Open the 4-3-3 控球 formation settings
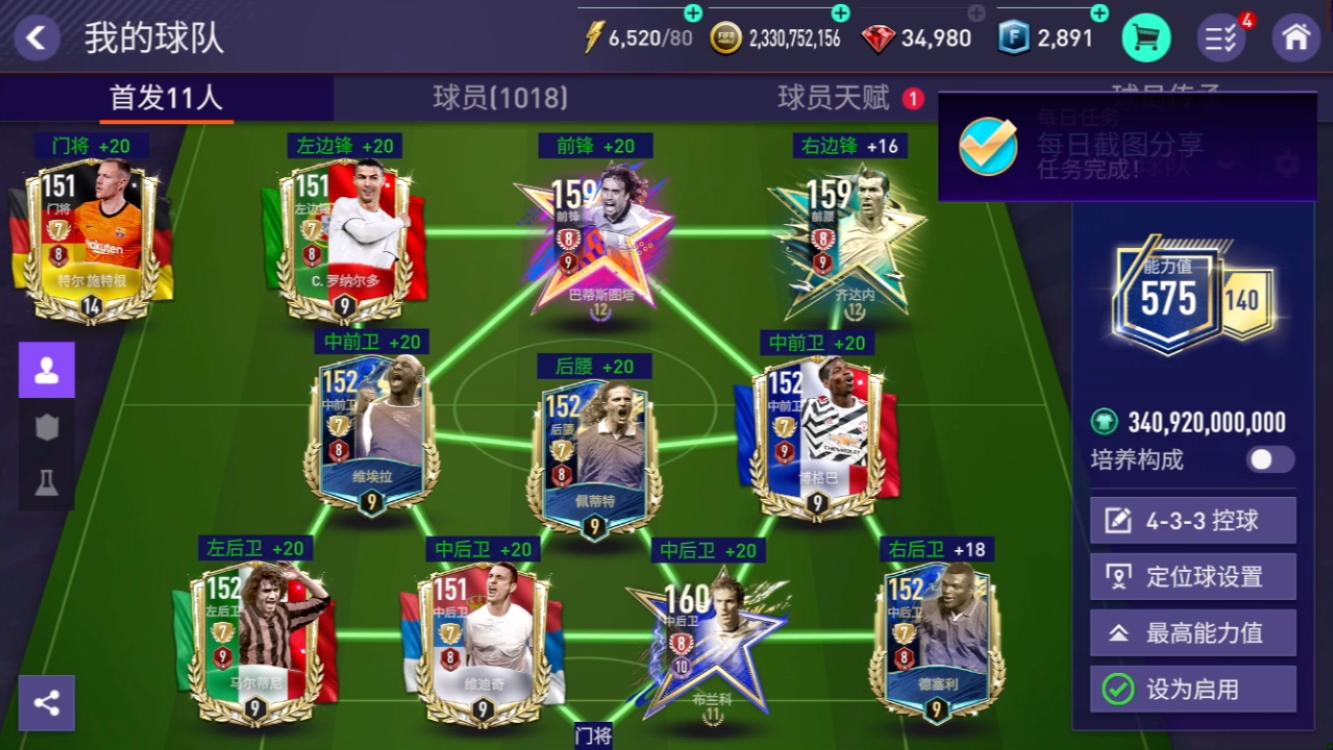1333x750 pixels. (1192, 521)
